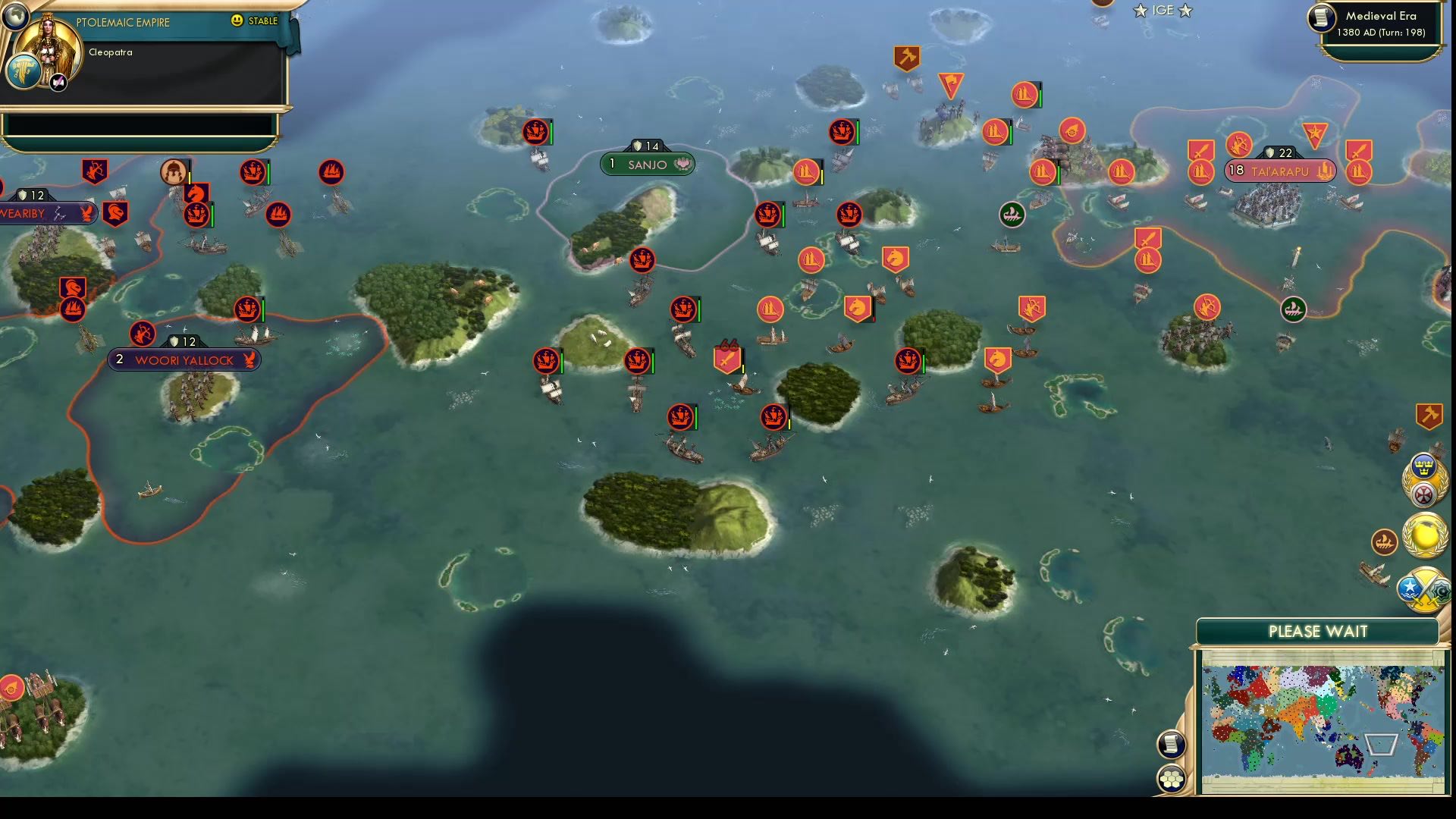Viewport: 1456px width, 819px height.
Task: Open the crossed-swords war notification medallion
Action: (1423, 590)
